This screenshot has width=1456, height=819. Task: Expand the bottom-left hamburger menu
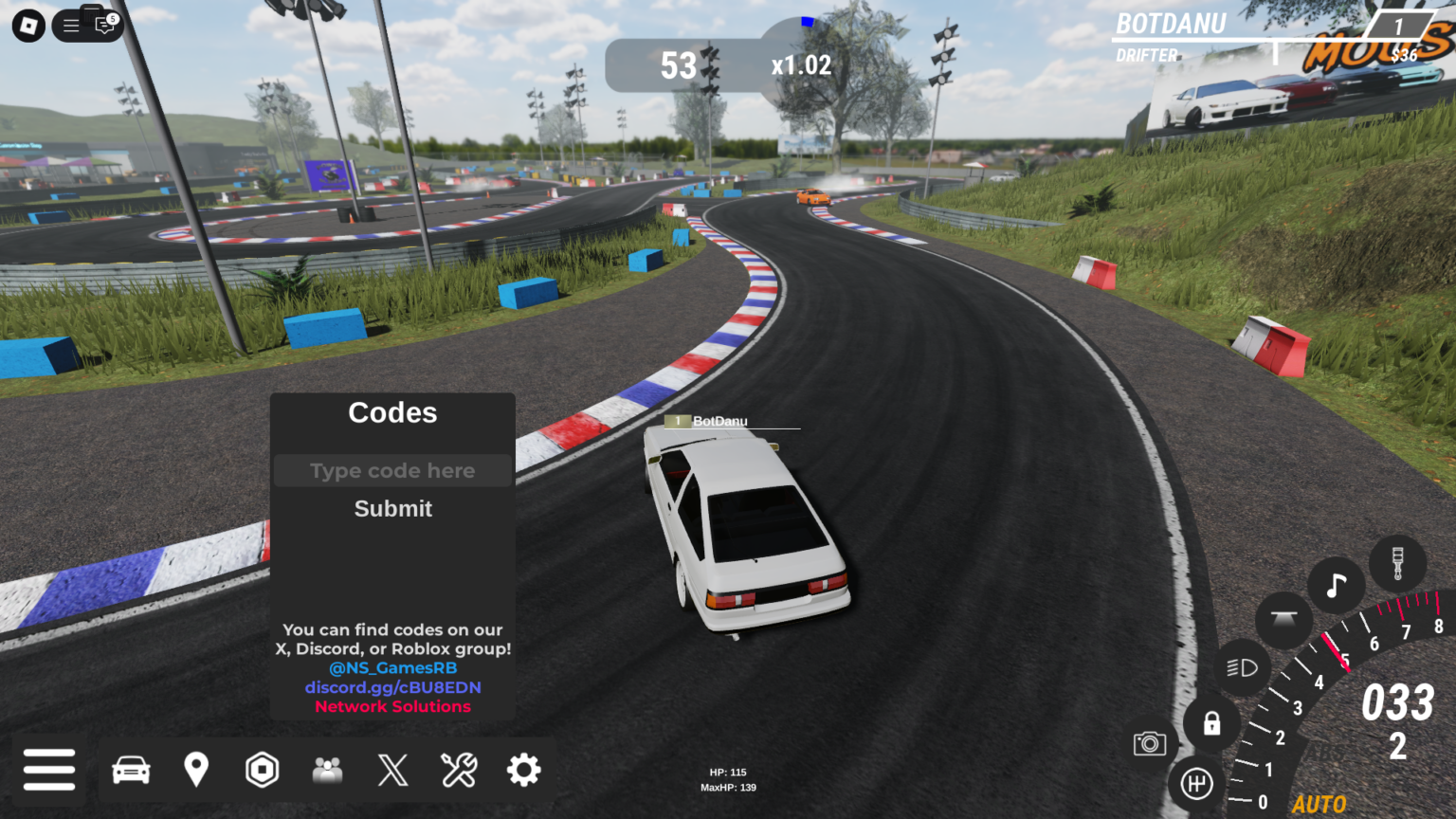[50, 770]
